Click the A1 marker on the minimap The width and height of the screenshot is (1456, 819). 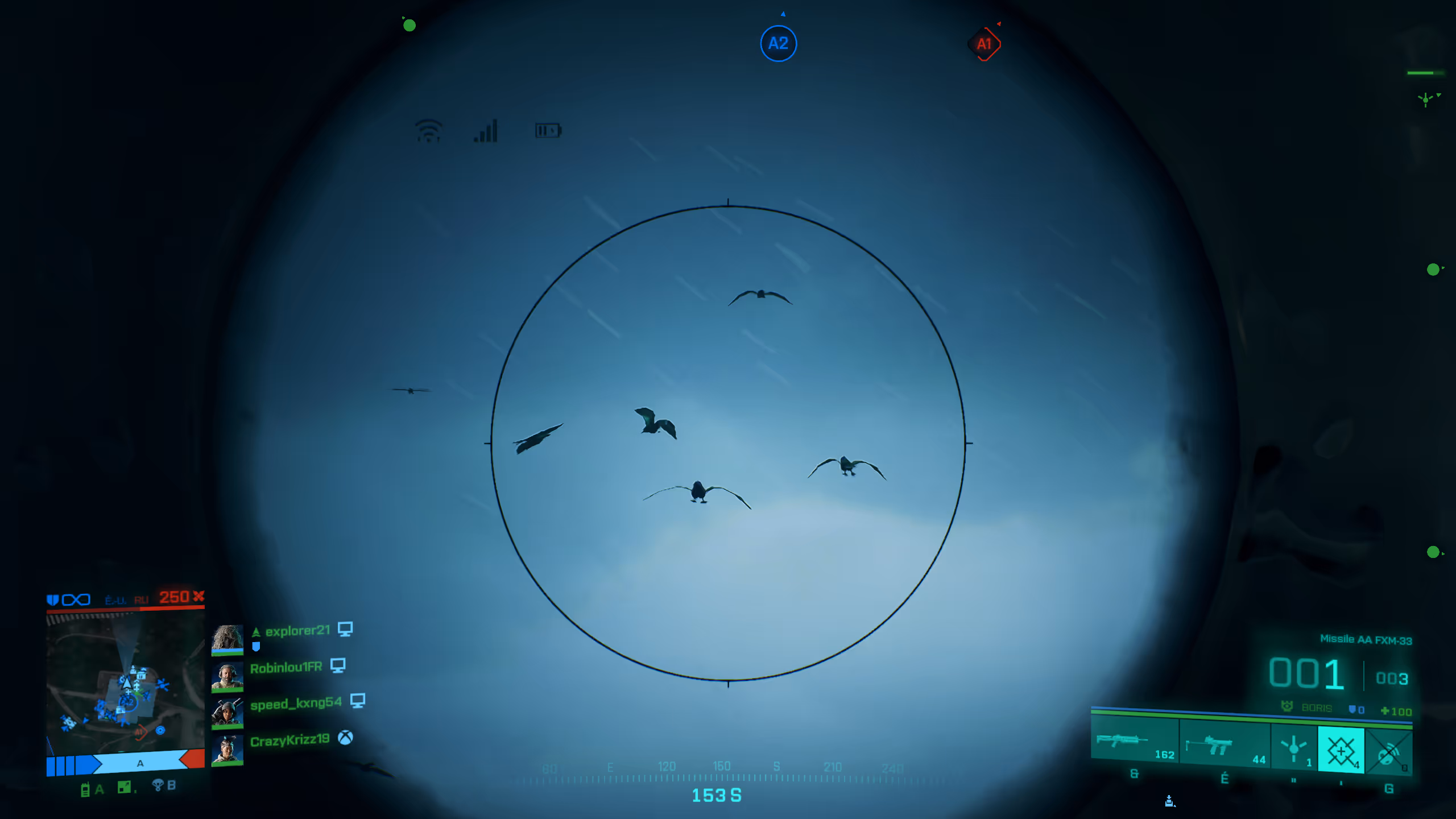click(140, 732)
